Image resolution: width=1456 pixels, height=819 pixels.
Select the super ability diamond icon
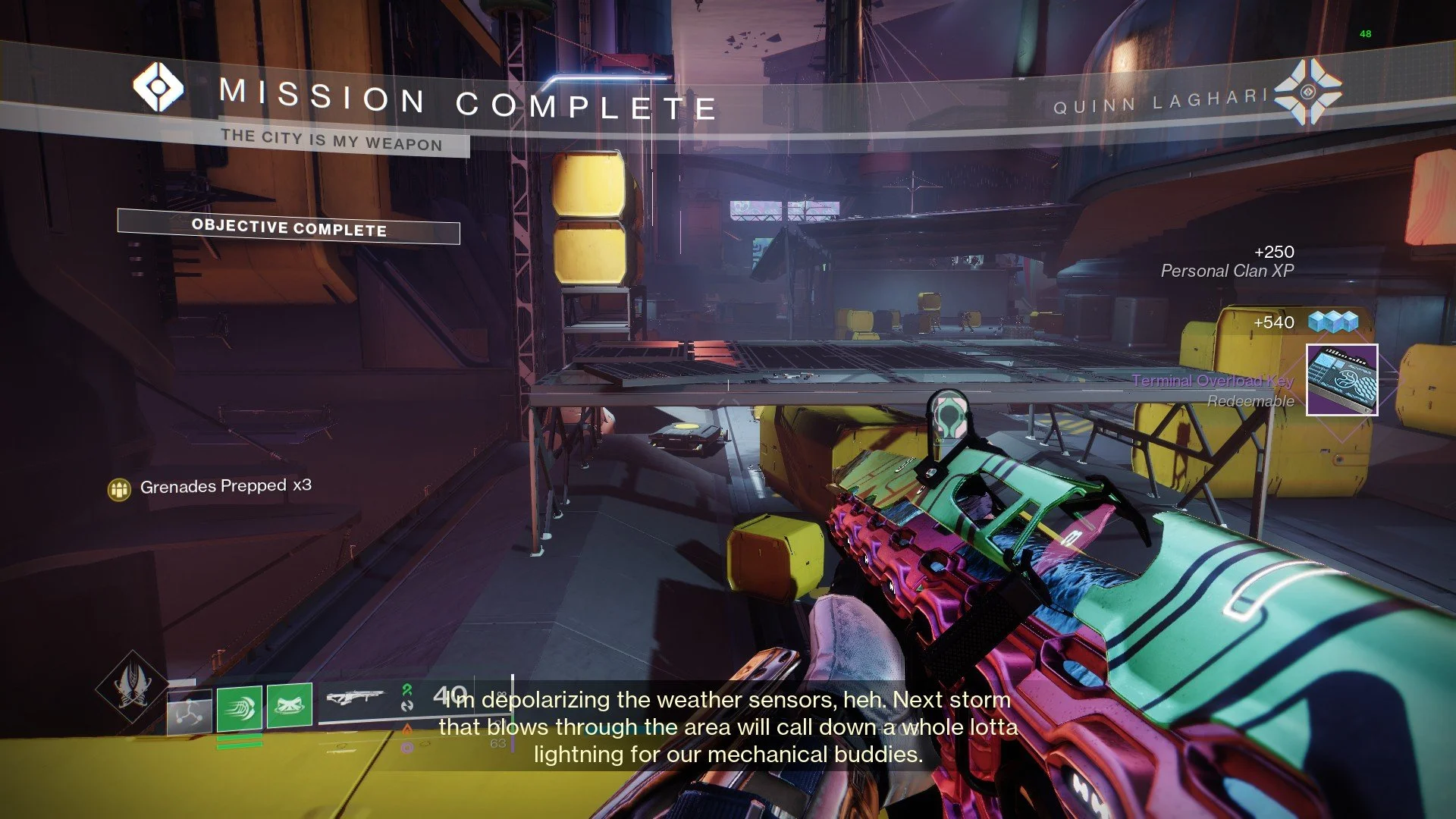pyautogui.click(x=132, y=686)
